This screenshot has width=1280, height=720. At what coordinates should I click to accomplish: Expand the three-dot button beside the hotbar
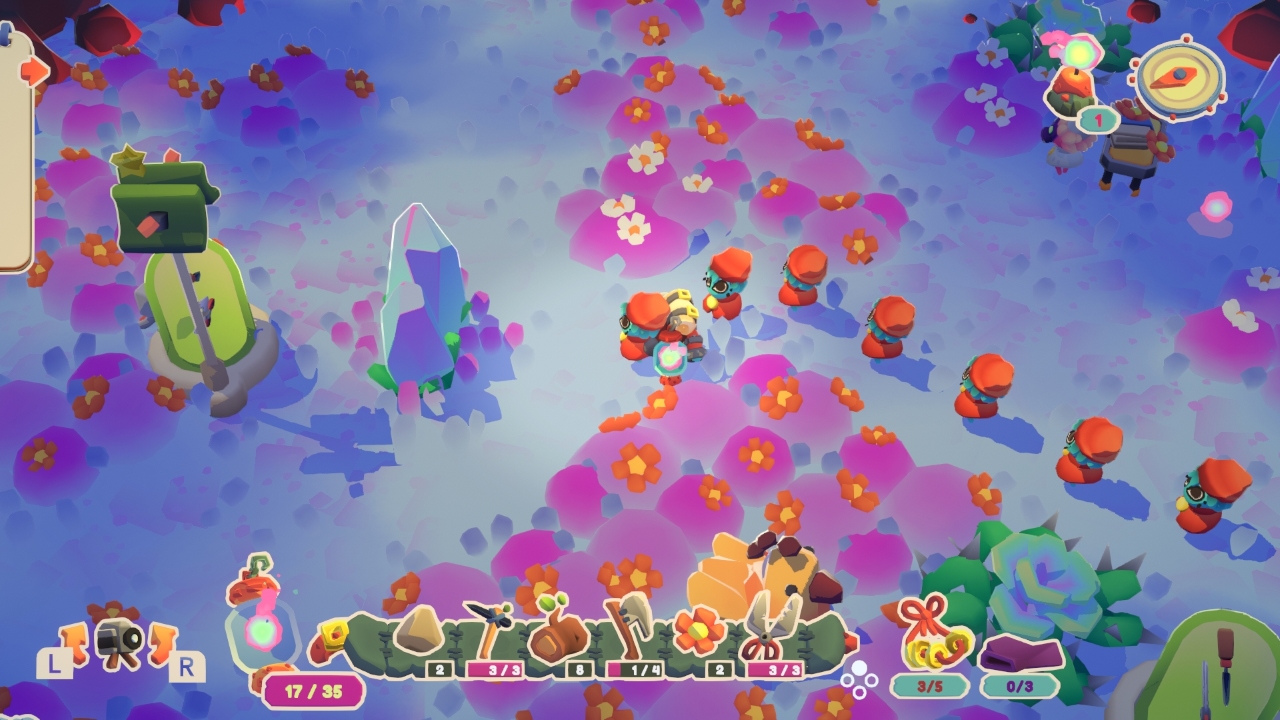859,677
